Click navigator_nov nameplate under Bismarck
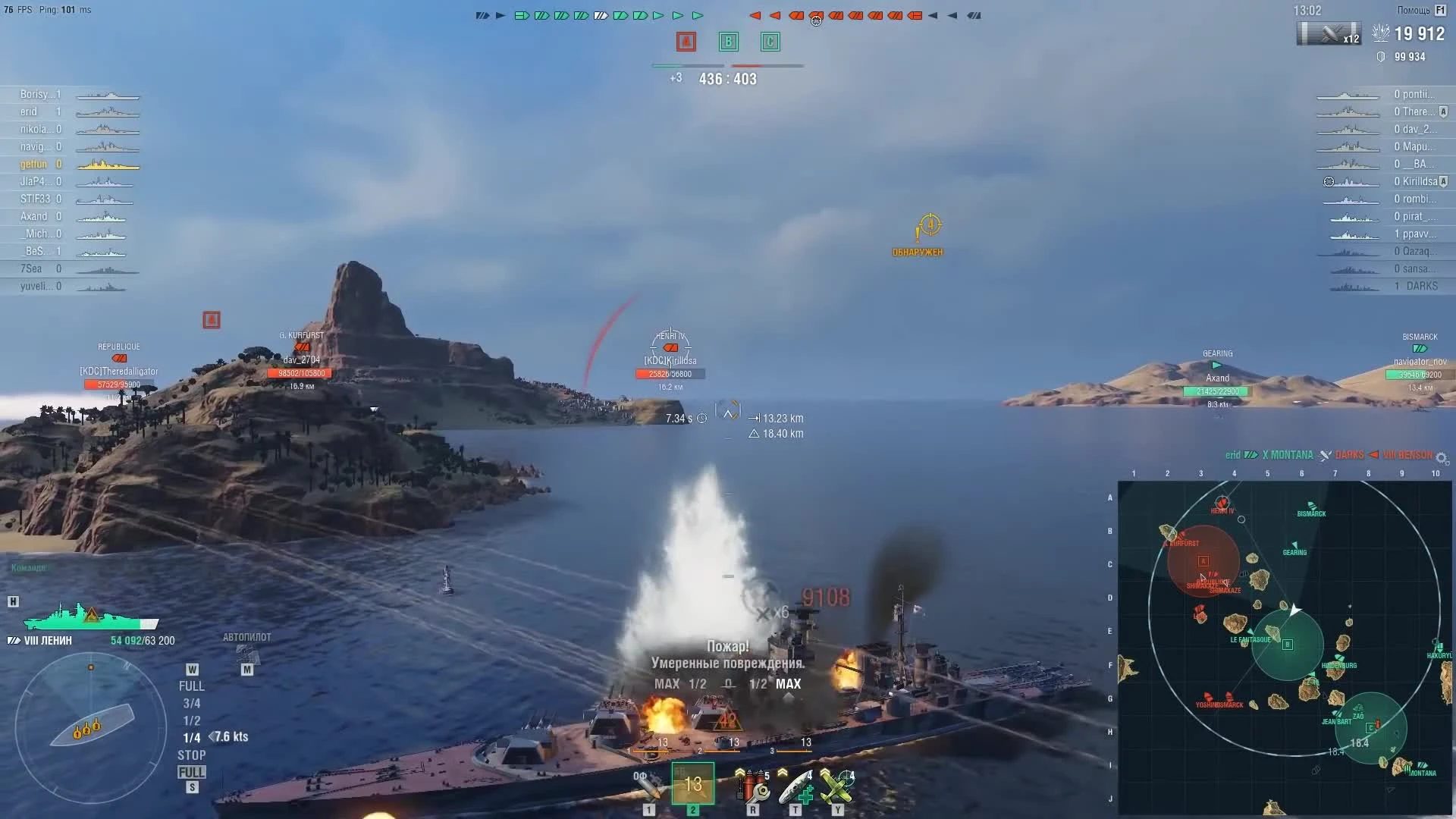1456x819 pixels. tap(1420, 362)
